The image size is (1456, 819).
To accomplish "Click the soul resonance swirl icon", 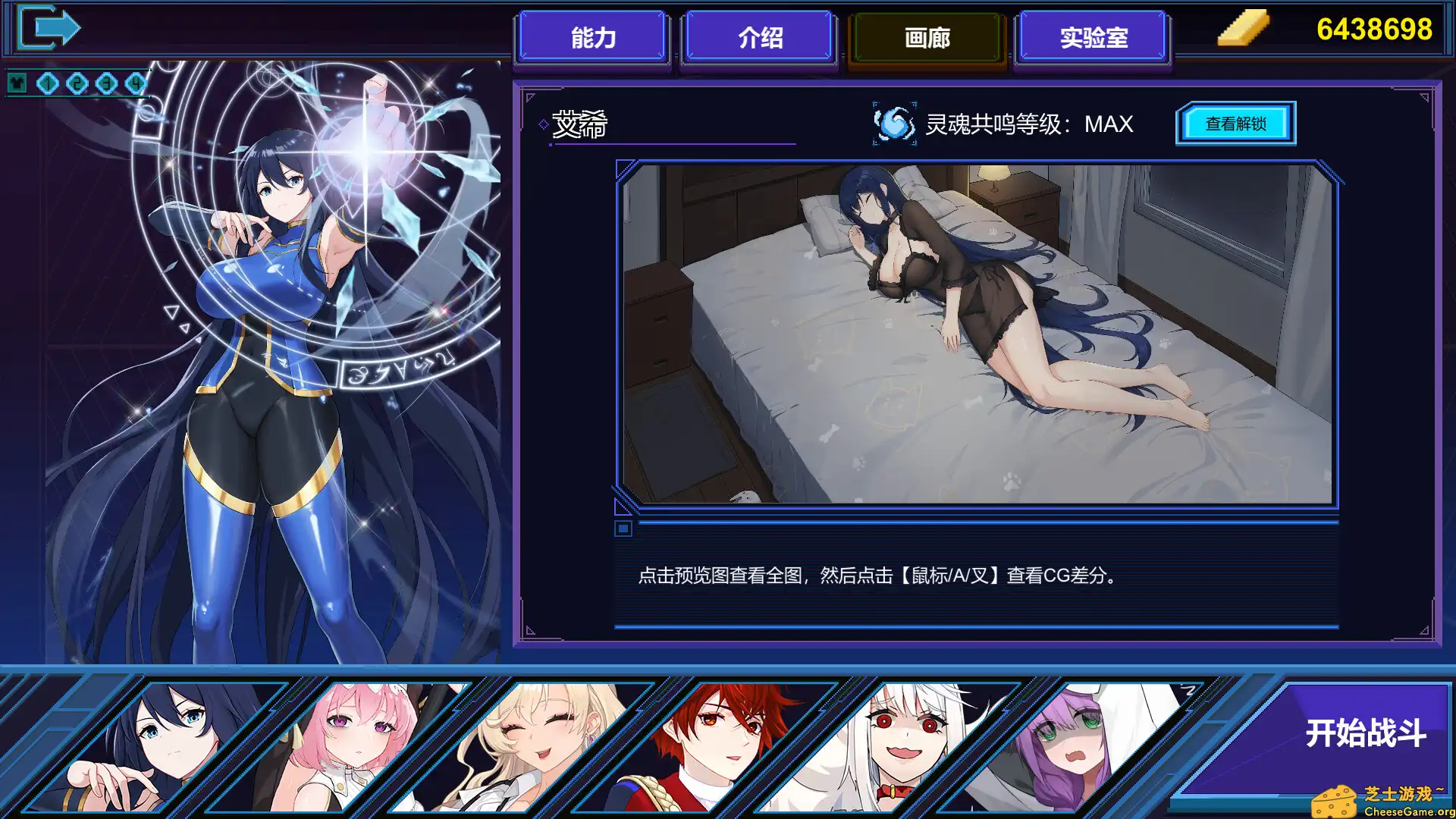I will click(893, 123).
